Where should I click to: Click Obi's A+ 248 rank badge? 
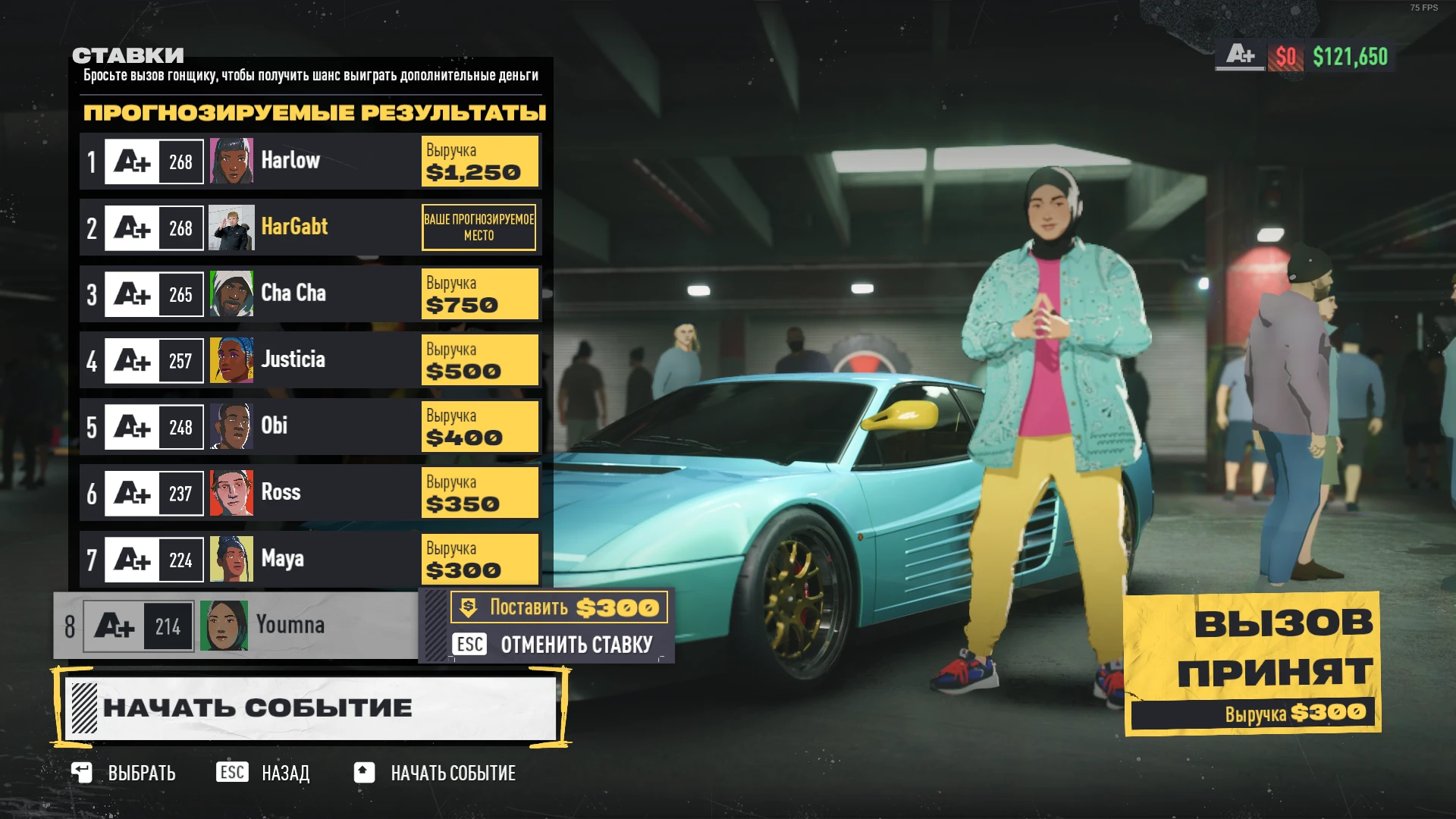point(152,426)
